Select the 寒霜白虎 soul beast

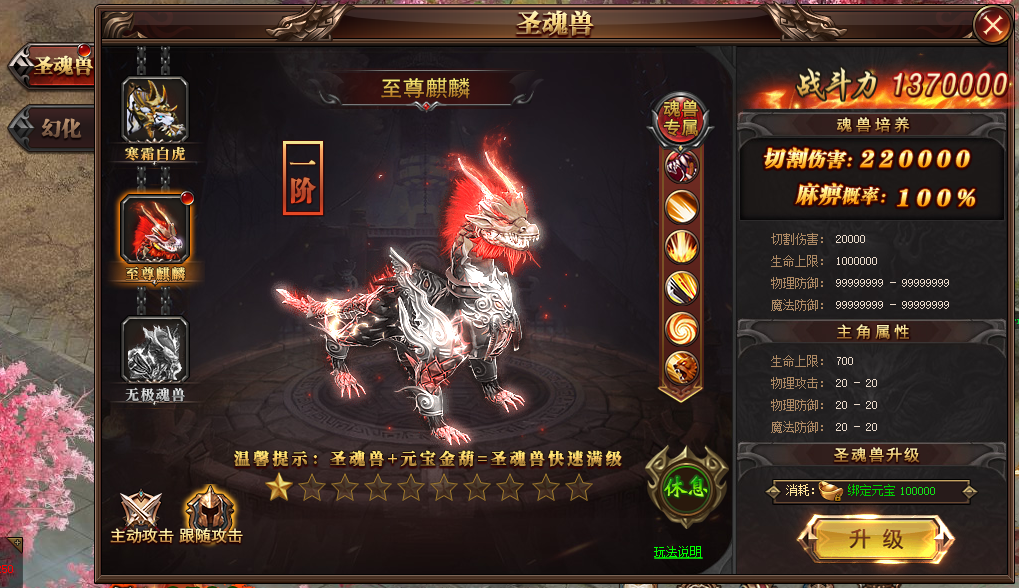155,112
